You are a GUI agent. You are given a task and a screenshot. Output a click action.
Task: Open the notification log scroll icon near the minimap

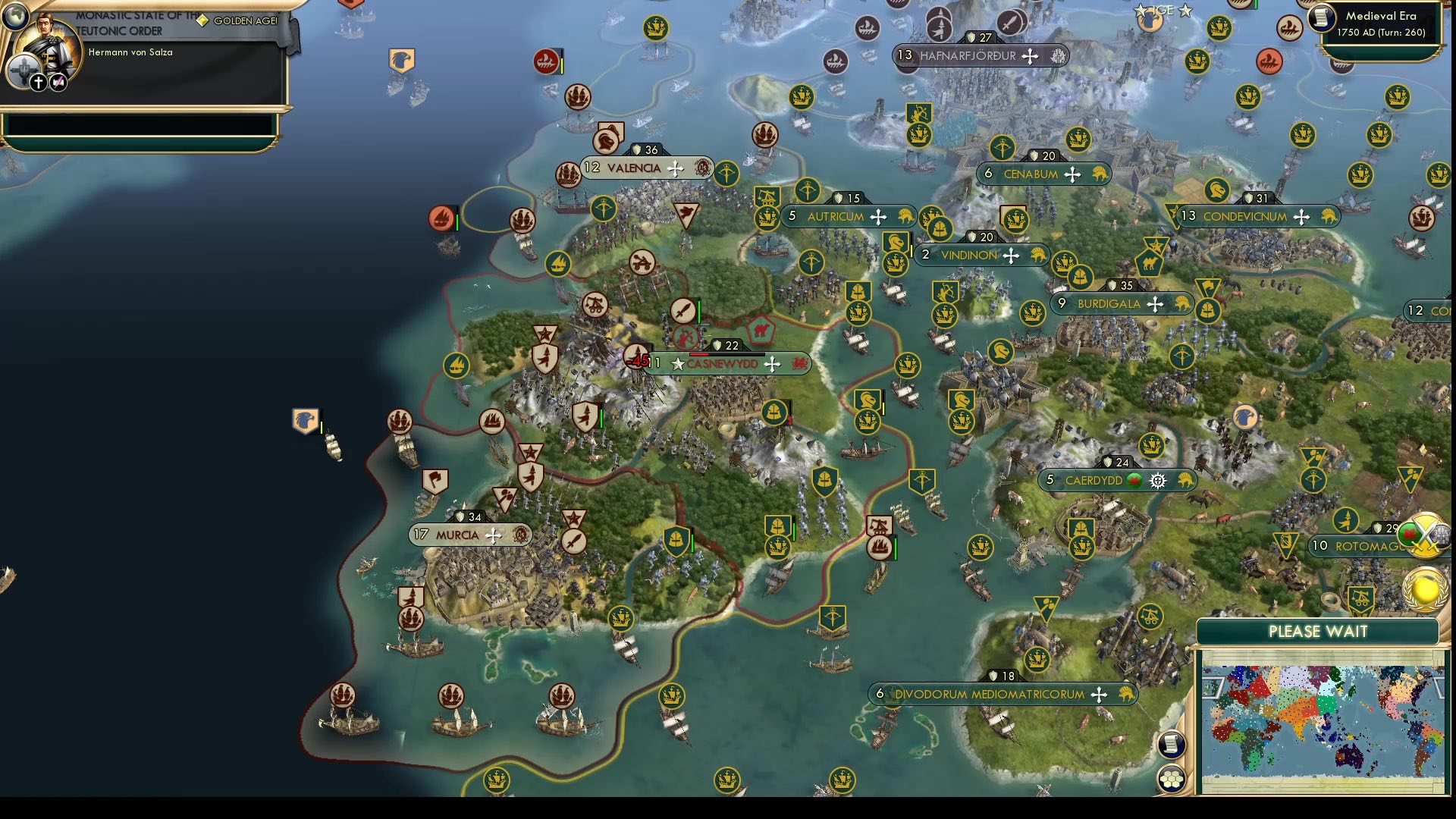[x=1172, y=745]
